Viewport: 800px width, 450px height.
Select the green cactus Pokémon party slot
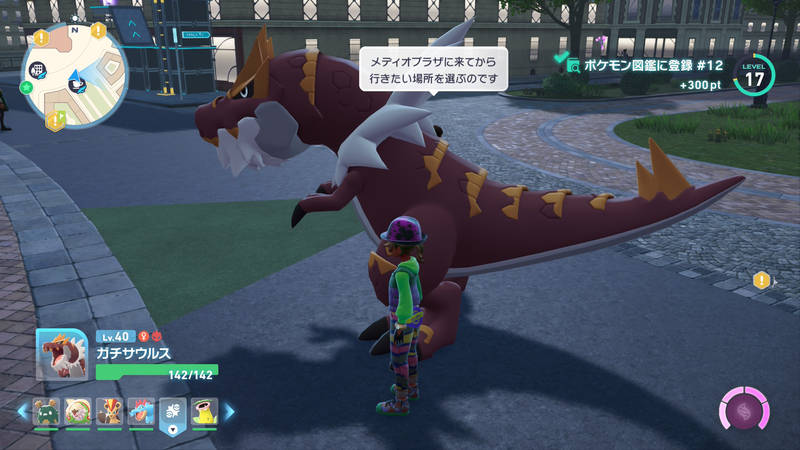click(x=47, y=410)
